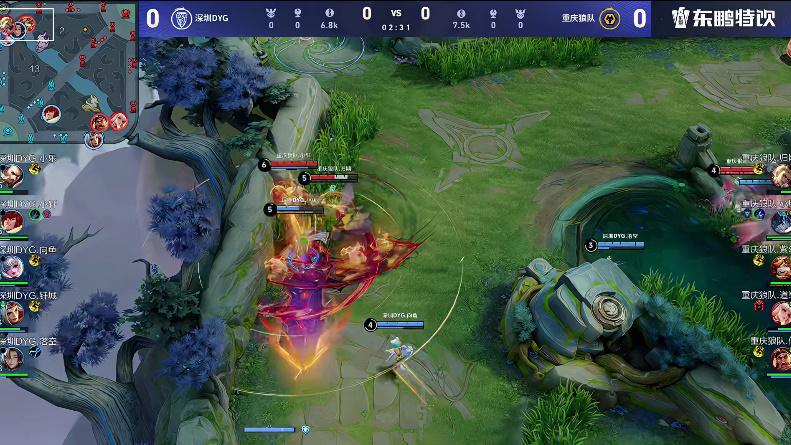Click the 东鹏特饮 sponsor logo
This screenshot has width=791, height=445.
point(721,18)
